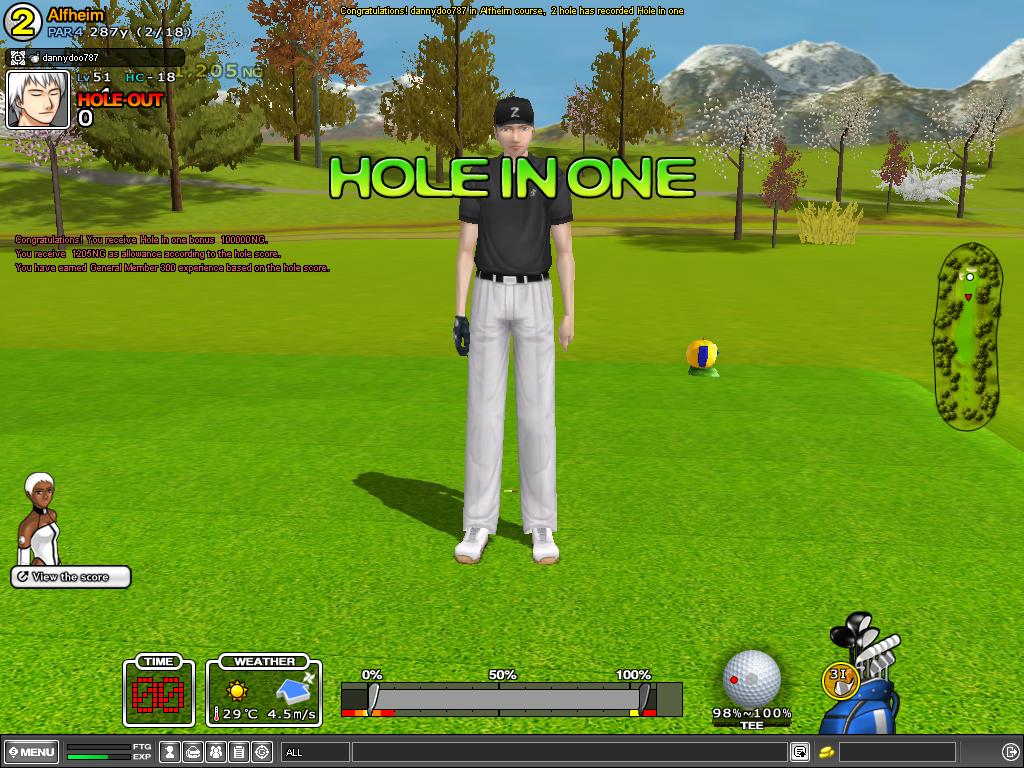Click the WEATHER wind direction panel
The image size is (1024, 768).
pyautogui.click(x=265, y=690)
